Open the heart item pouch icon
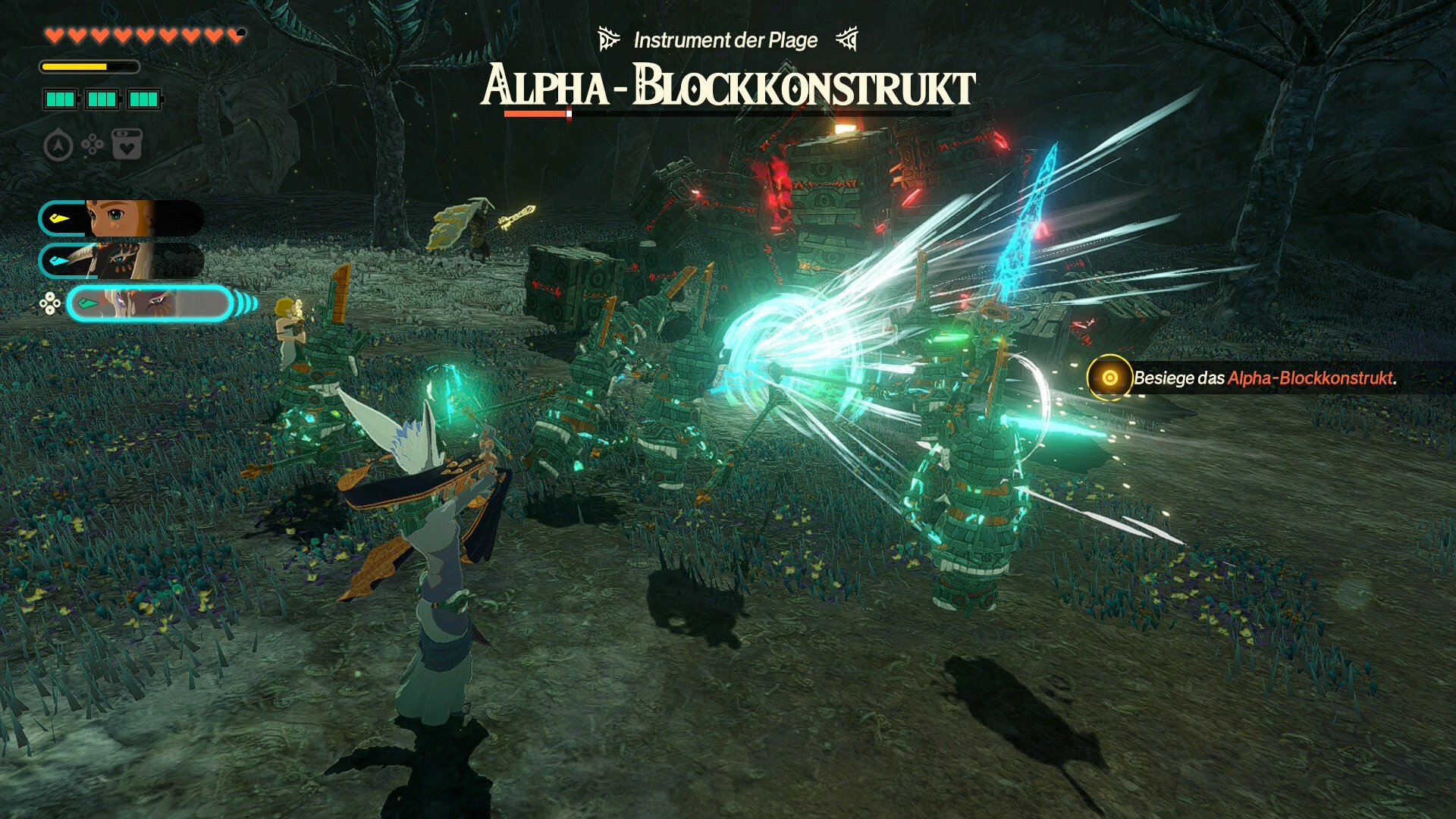This screenshot has width=1456, height=819. point(127,144)
